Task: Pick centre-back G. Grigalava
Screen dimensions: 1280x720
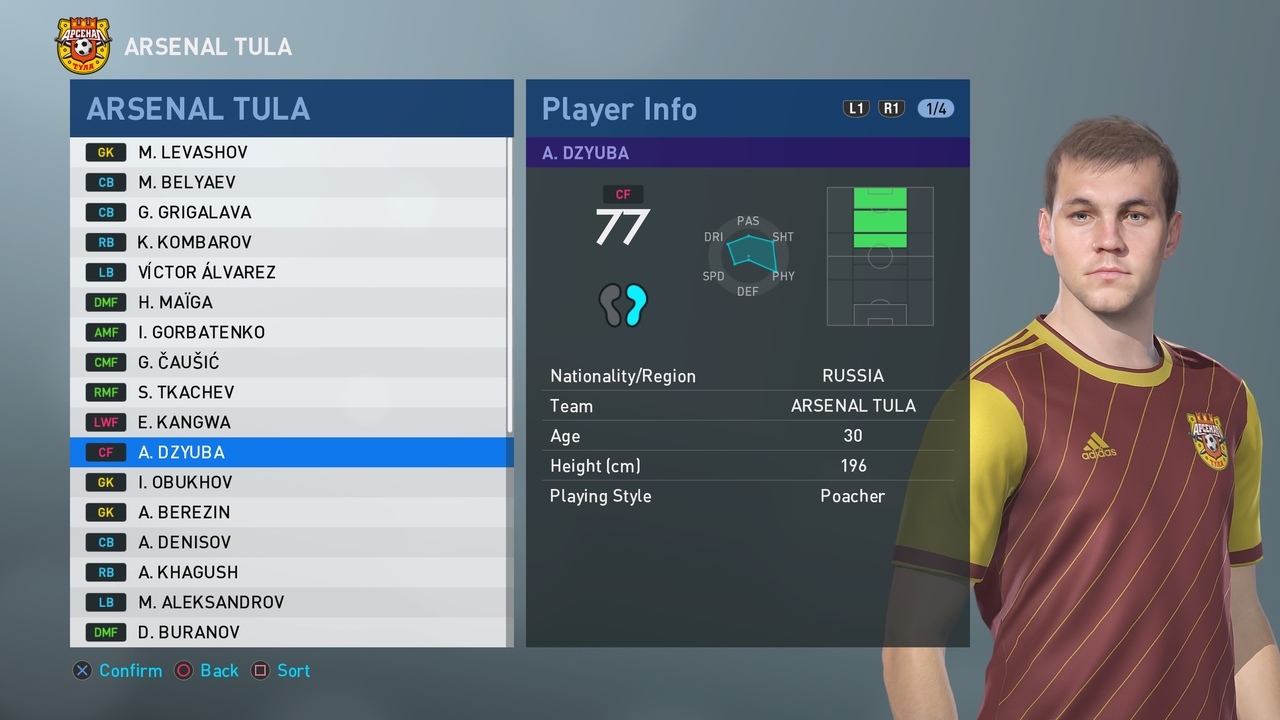Action: (290, 212)
